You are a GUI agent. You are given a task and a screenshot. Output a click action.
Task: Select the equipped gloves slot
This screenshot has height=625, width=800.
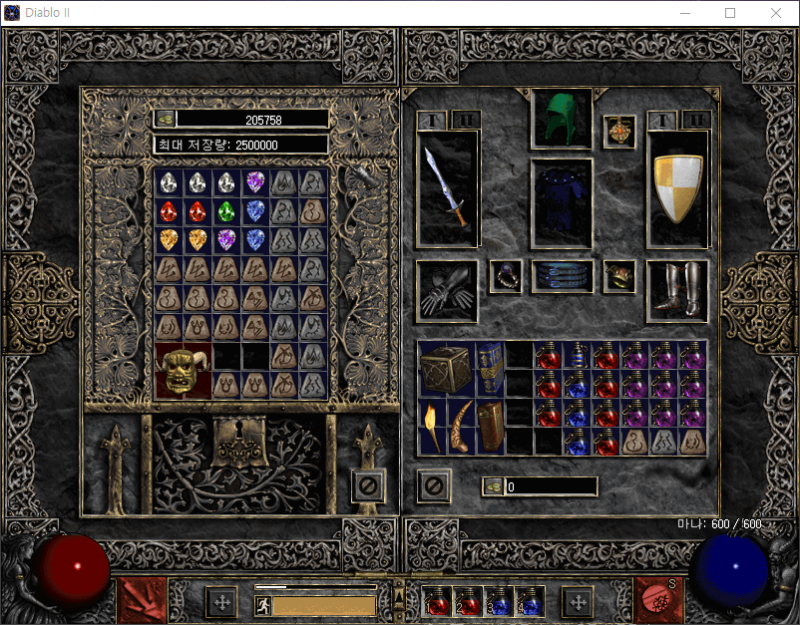447,291
